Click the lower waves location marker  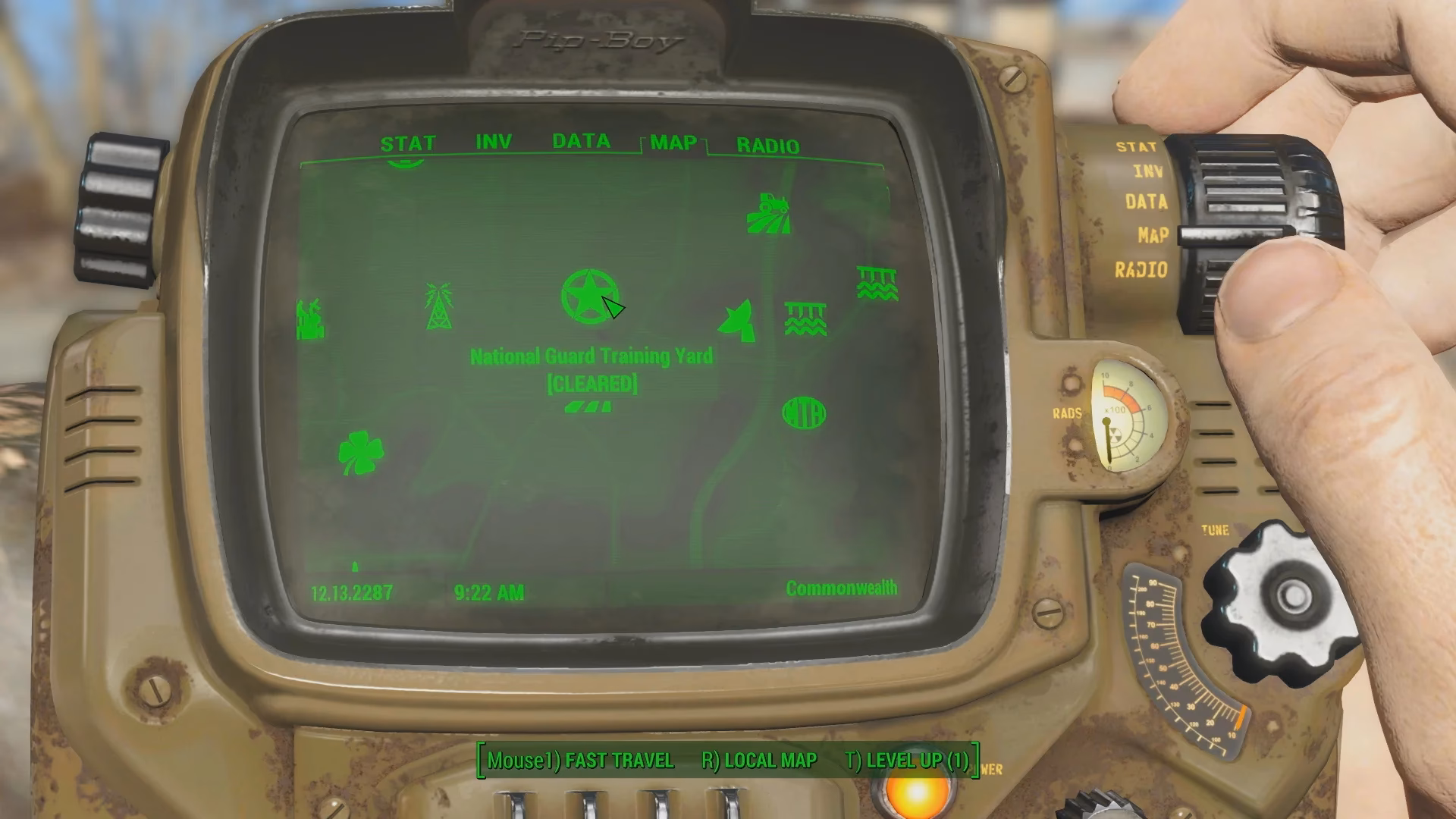pos(808,318)
